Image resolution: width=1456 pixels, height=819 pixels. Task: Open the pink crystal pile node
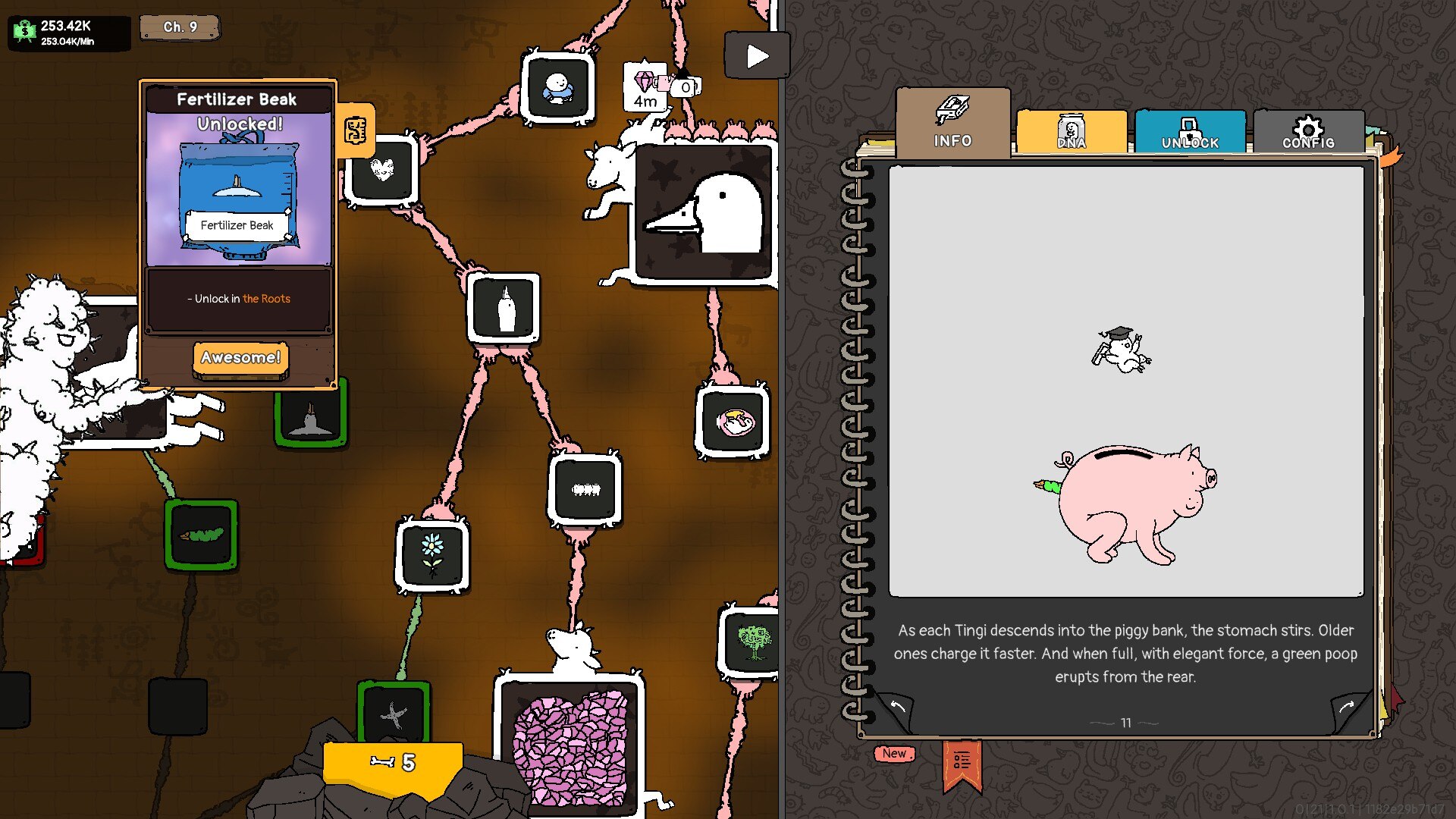tap(570, 747)
